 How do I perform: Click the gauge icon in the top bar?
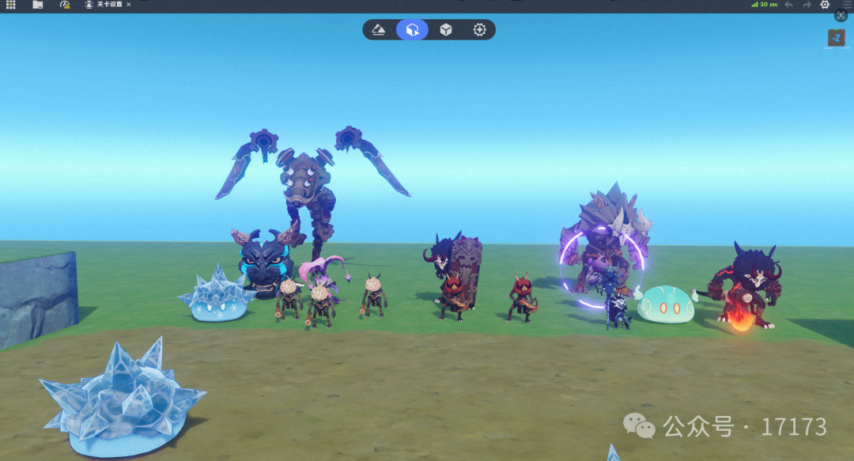(x=65, y=5)
